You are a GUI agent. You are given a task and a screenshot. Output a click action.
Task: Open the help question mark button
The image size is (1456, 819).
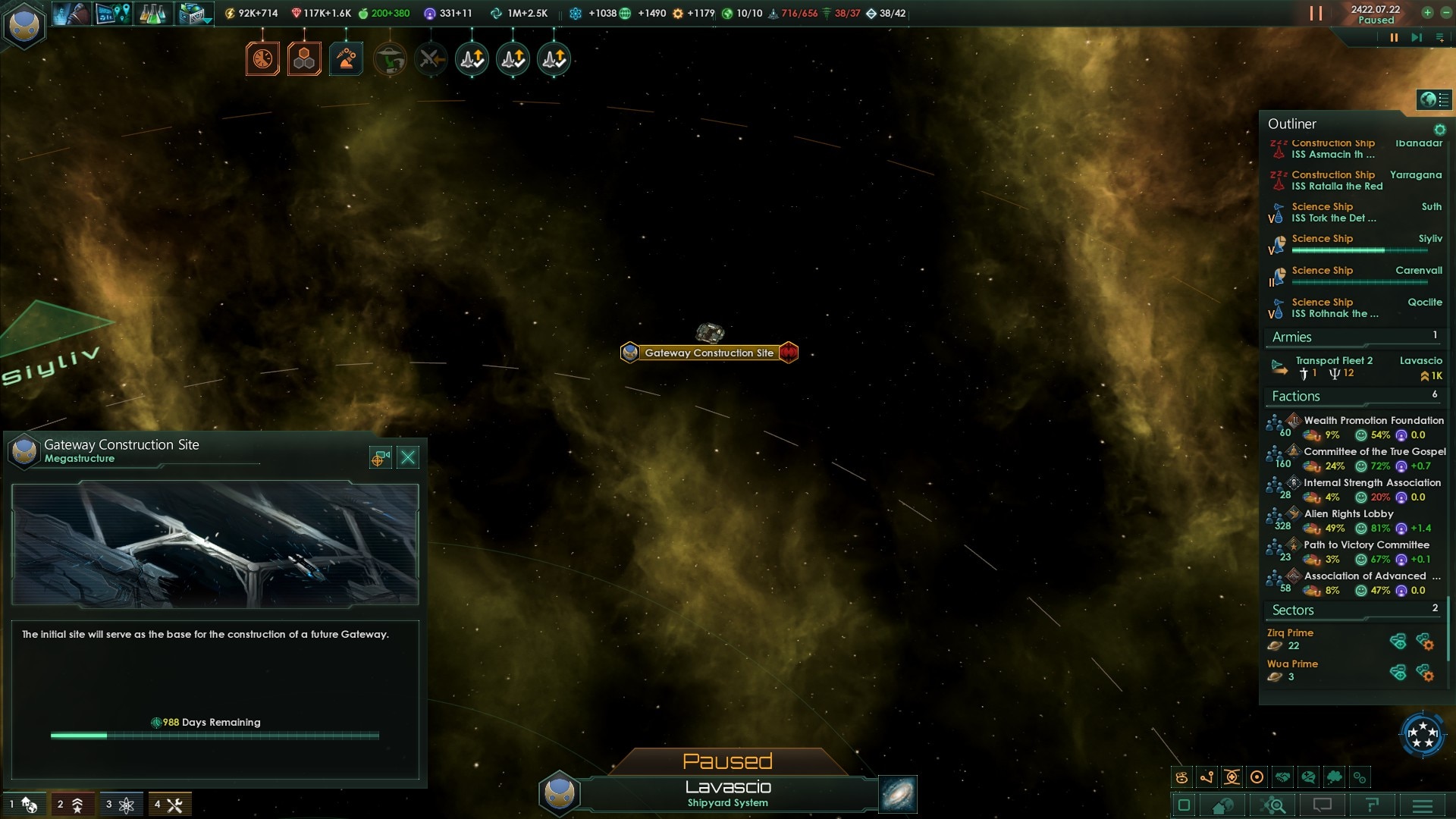(x=1373, y=805)
